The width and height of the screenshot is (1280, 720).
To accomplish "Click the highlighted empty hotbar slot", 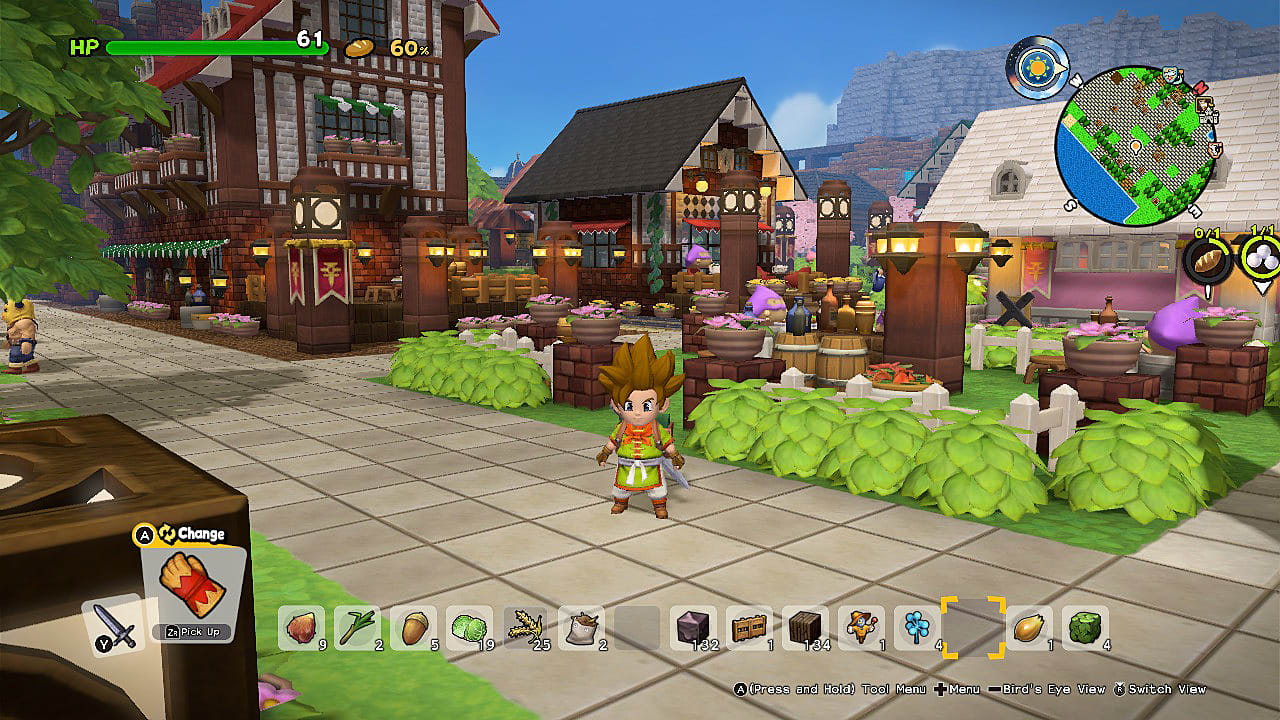I will coord(973,629).
